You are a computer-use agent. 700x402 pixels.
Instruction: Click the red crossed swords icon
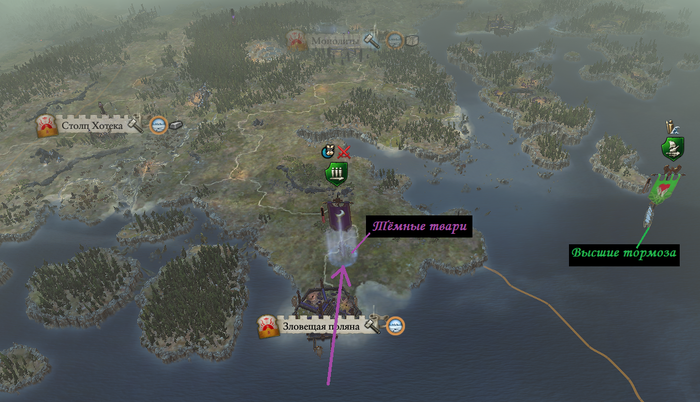pos(344,152)
